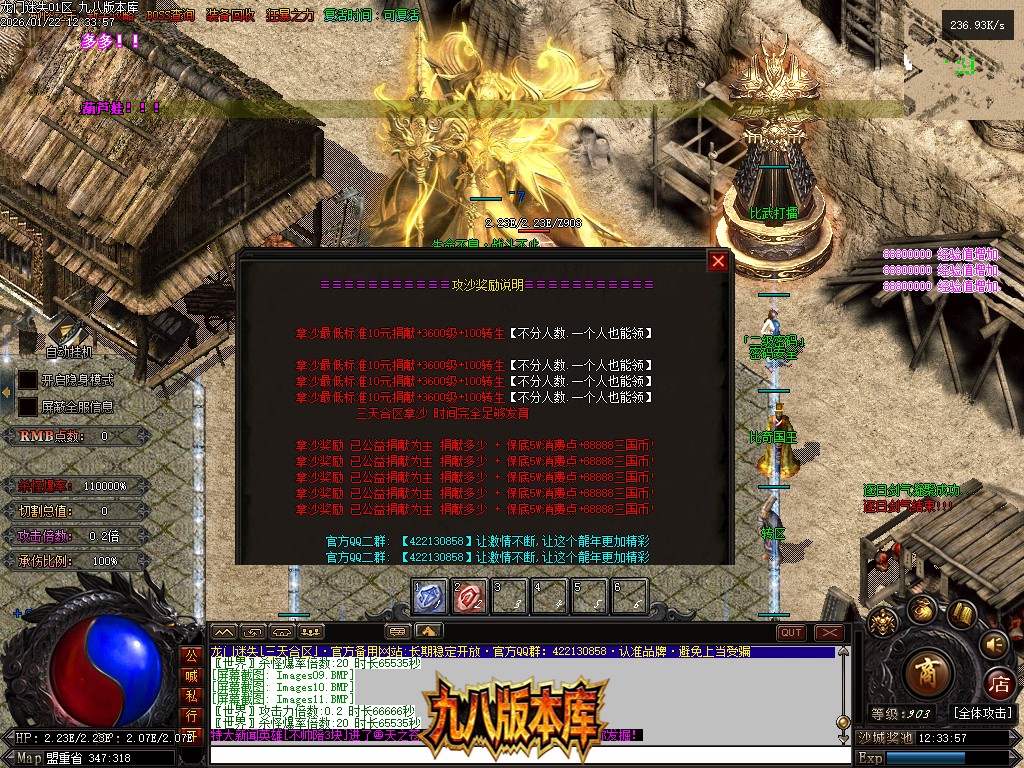1024x768 pixels.
Task: Close the chat panel with the red X
Action: point(829,632)
